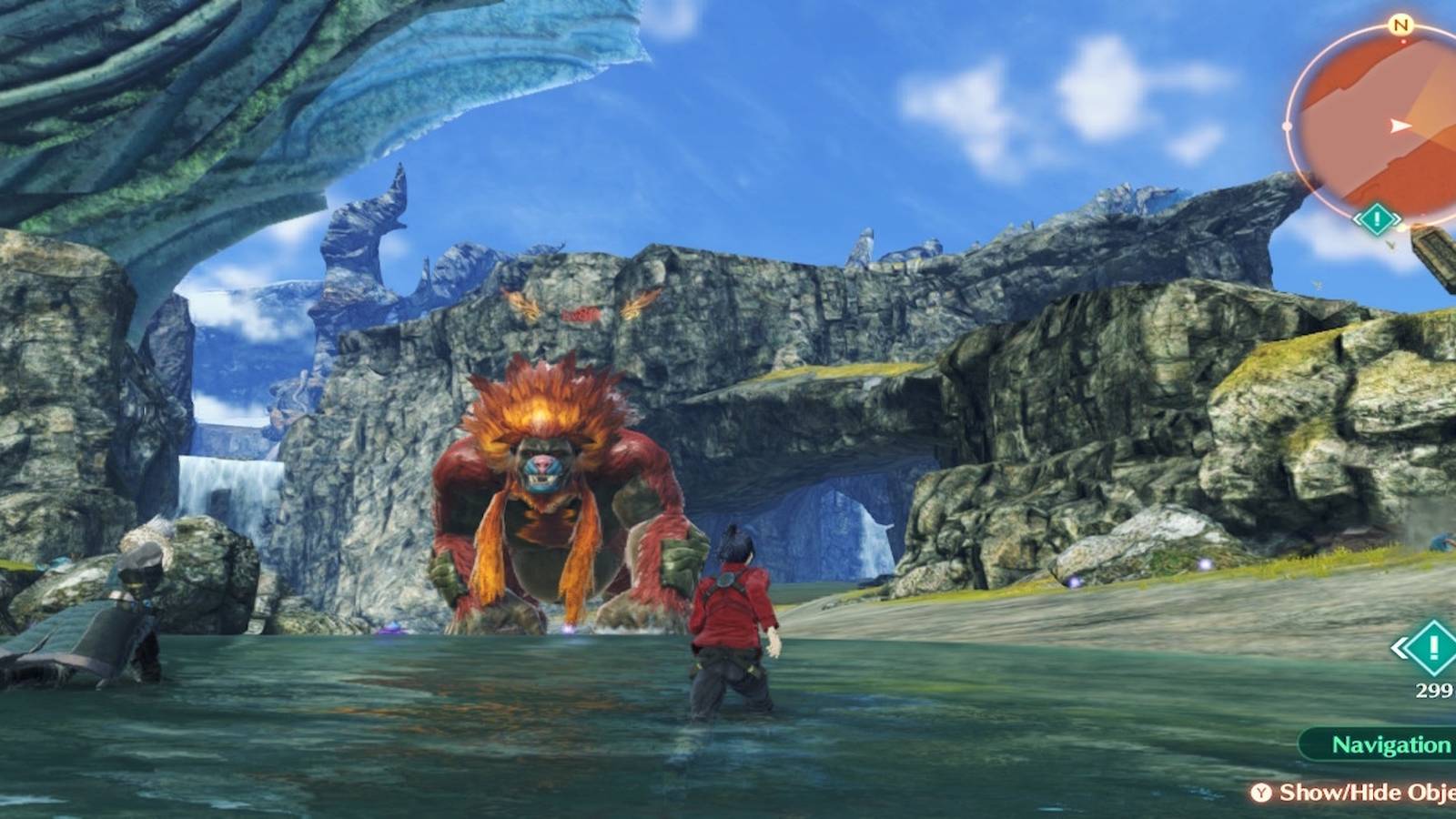This screenshot has height=819, width=1456.
Task: Click the white player arrow inside the minimap
Action: [1399, 126]
